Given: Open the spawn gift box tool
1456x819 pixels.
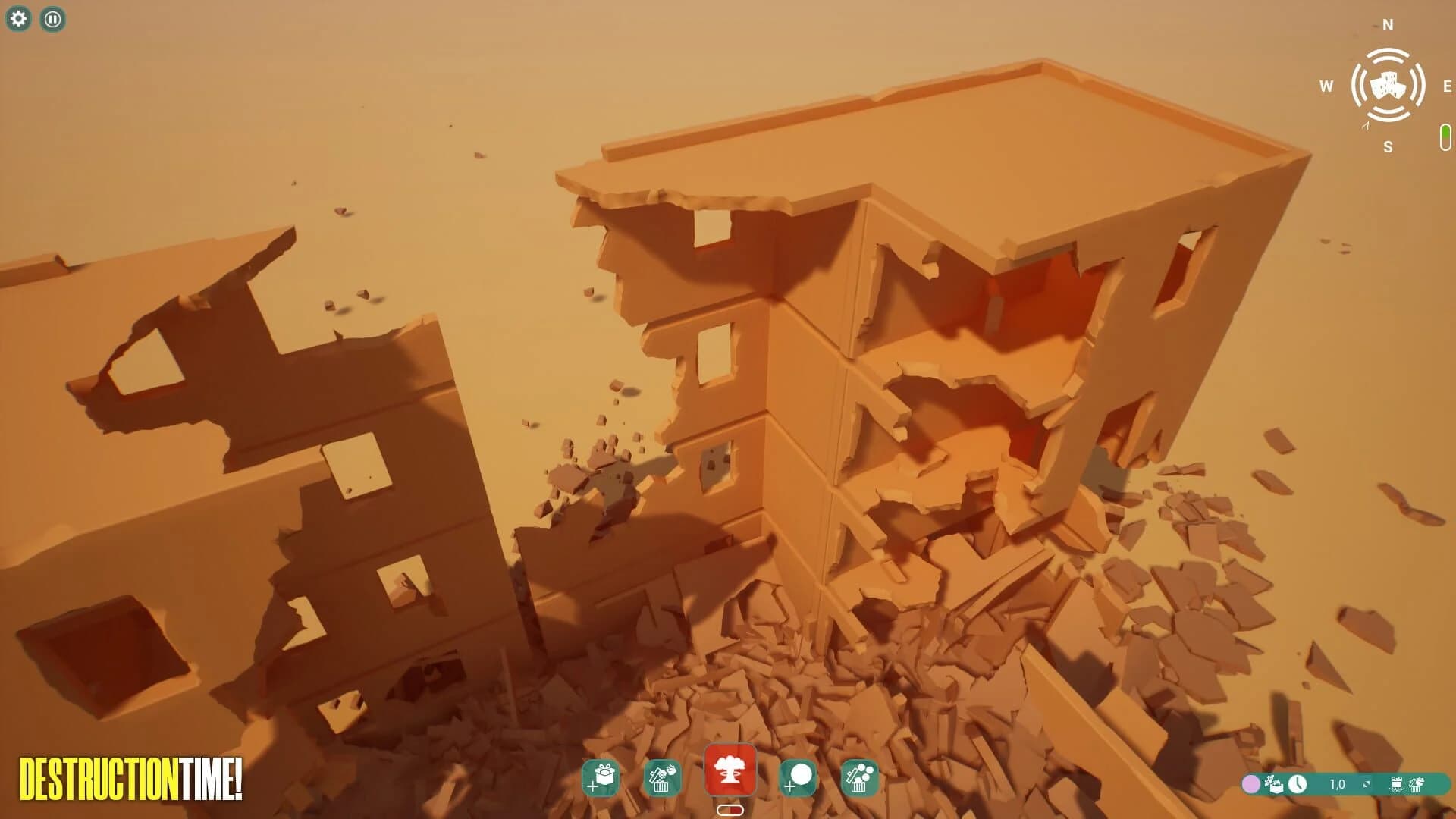Looking at the screenshot, I should click(x=601, y=776).
